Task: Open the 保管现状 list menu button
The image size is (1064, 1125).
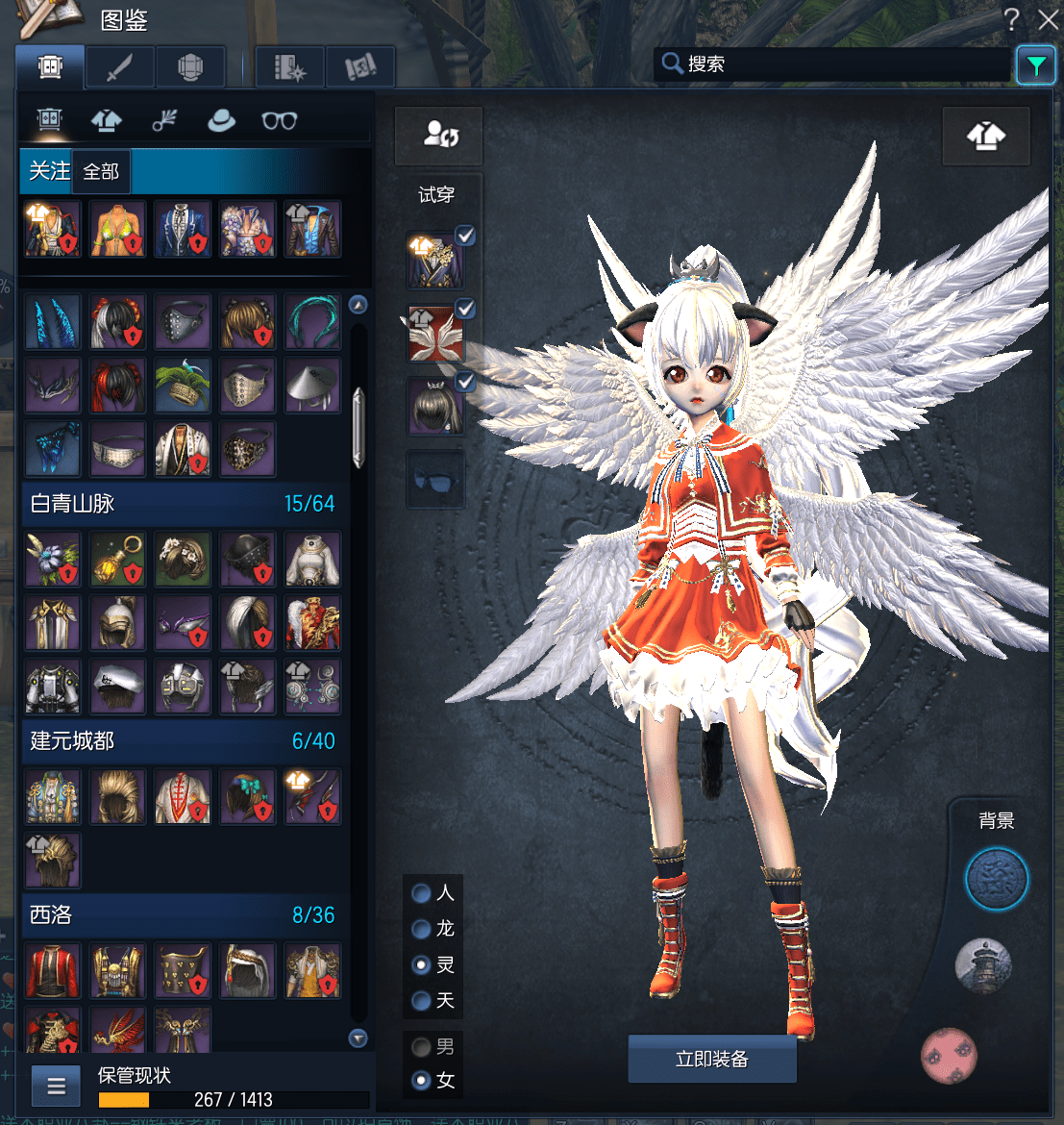Action: tap(56, 1087)
